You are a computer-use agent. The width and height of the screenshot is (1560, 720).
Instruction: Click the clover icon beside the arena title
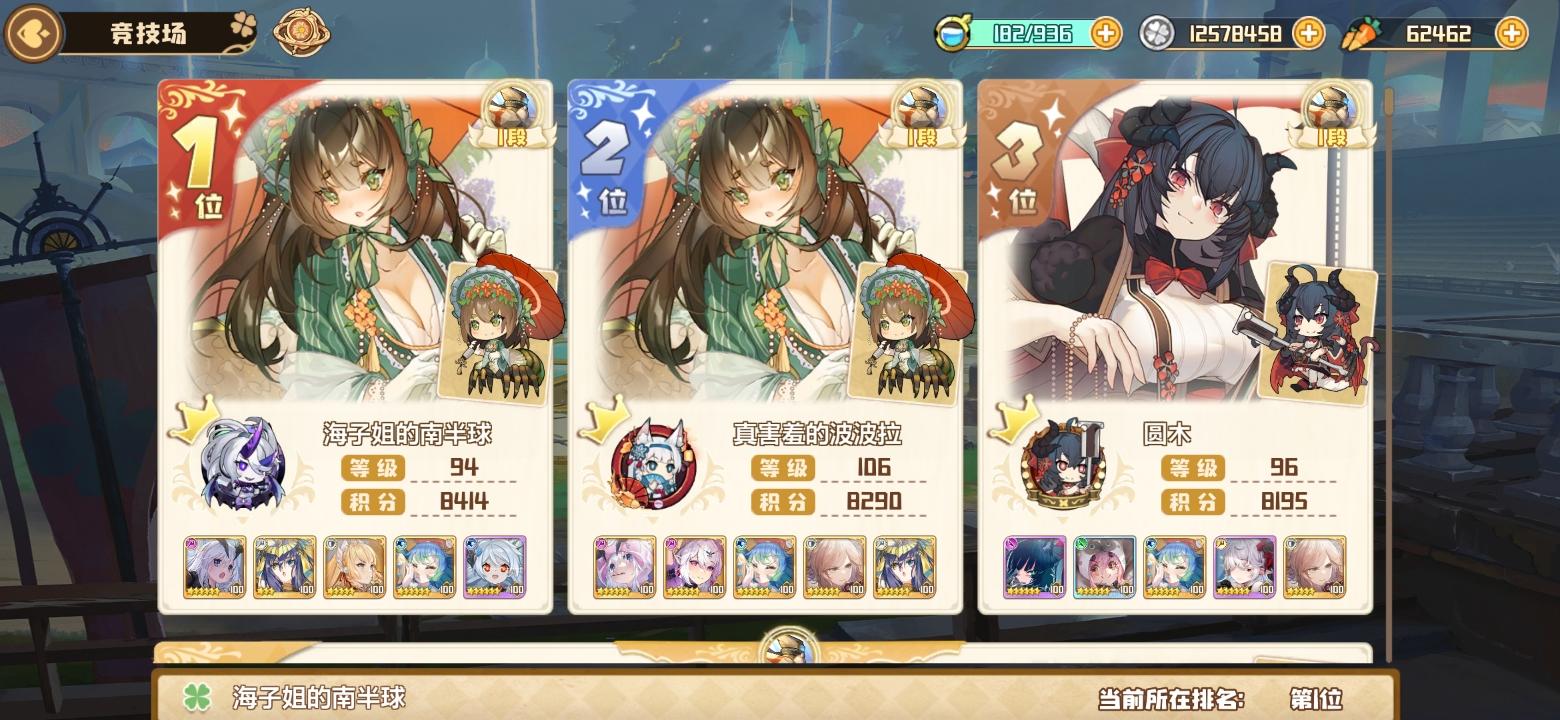[241, 24]
